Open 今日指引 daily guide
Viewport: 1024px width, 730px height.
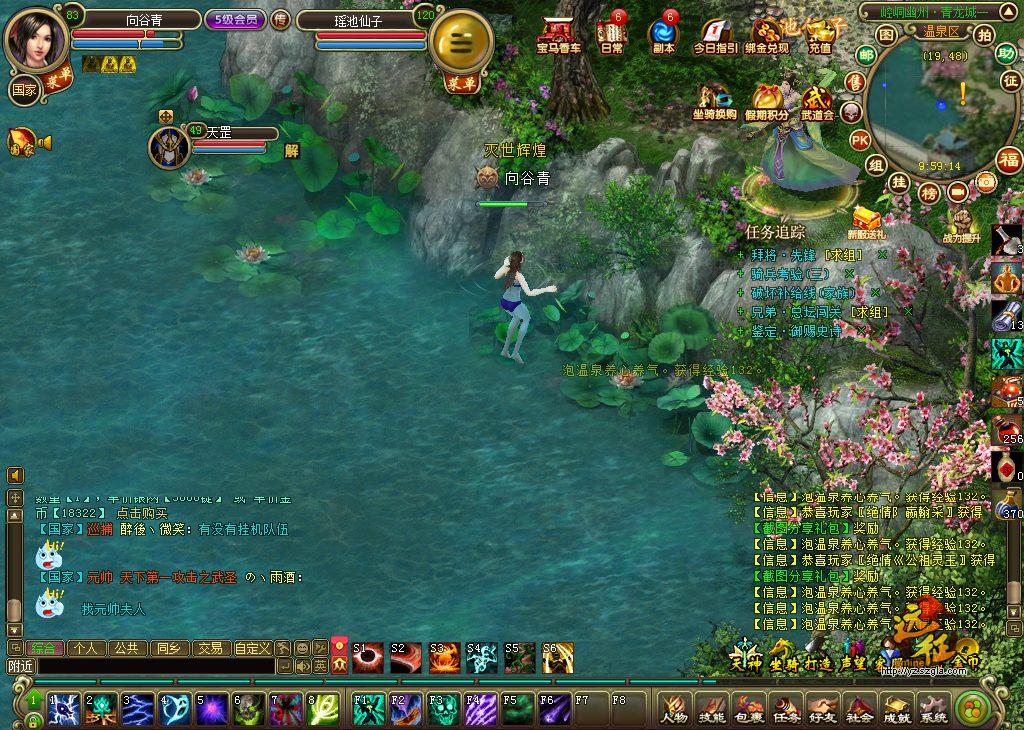coord(715,35)
